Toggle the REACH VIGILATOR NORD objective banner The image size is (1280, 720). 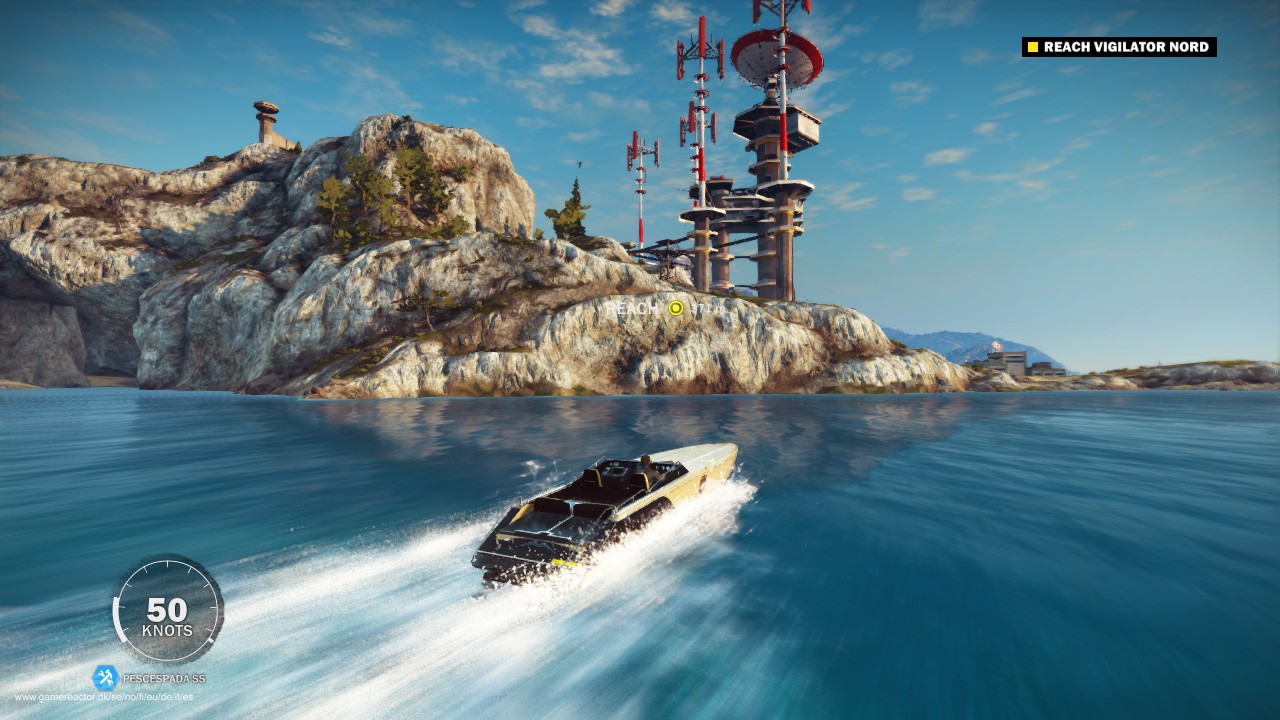pos(1120,46)
